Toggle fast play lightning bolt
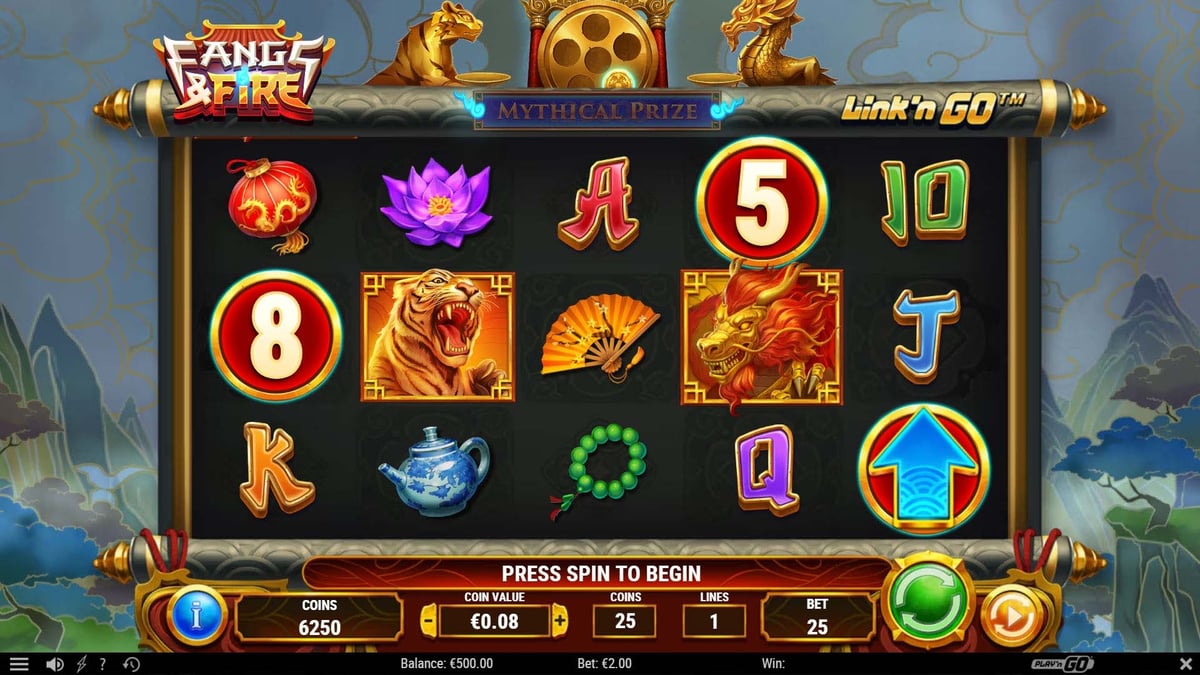Image resolution: width=1200 pixels, height=675 pixels. click(x=81, y=664)
